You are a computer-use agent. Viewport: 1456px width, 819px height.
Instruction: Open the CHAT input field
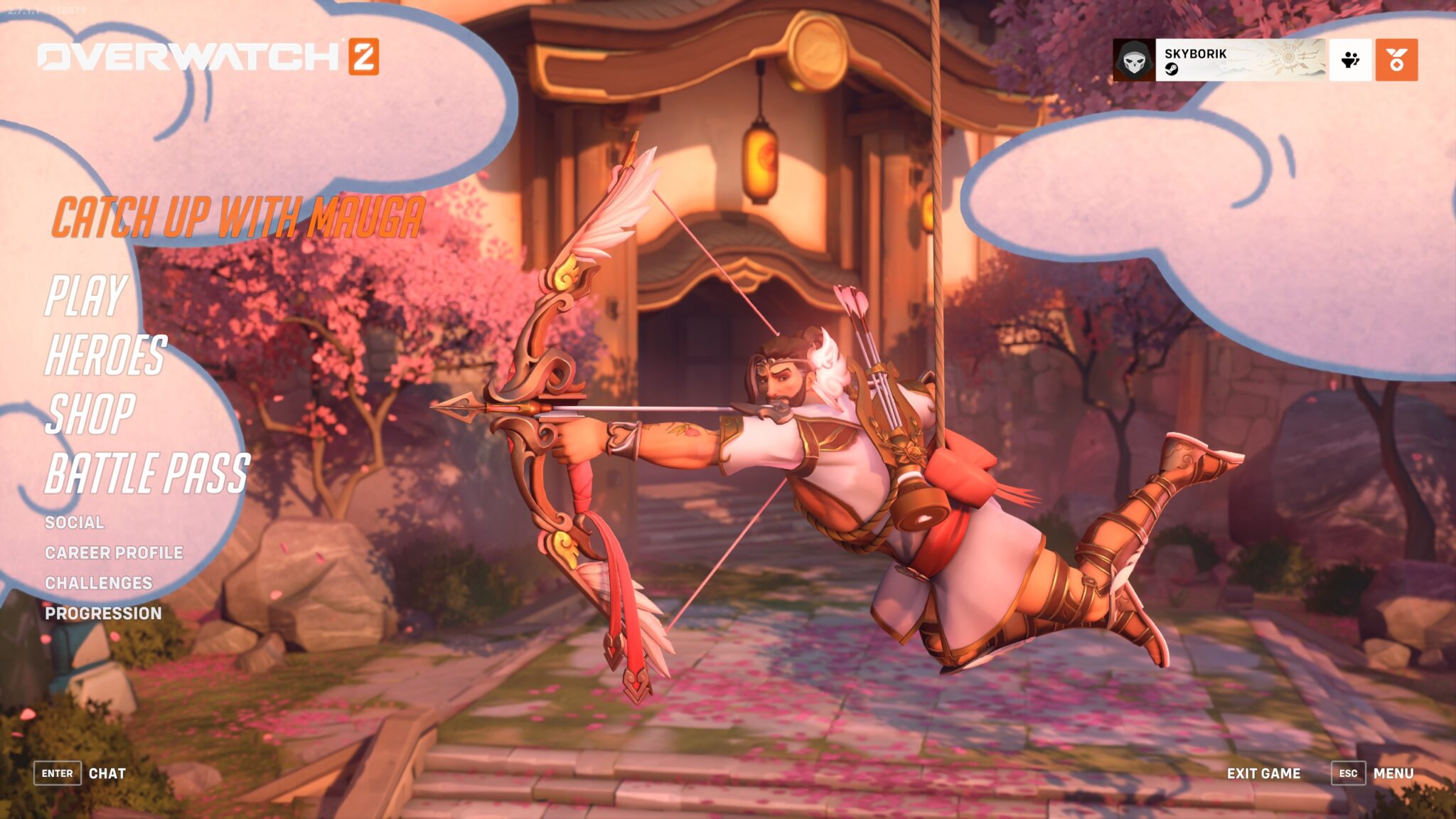pyautogui.click(x=107, y=773)
